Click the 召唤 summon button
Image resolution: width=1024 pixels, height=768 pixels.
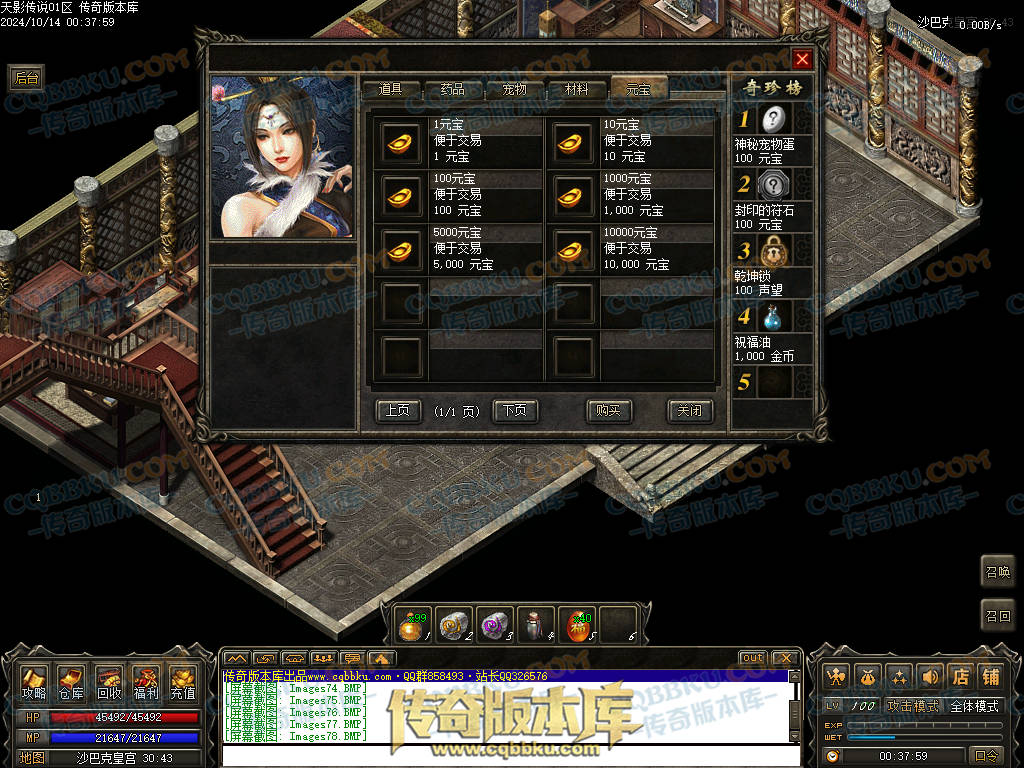coord(997,572)
